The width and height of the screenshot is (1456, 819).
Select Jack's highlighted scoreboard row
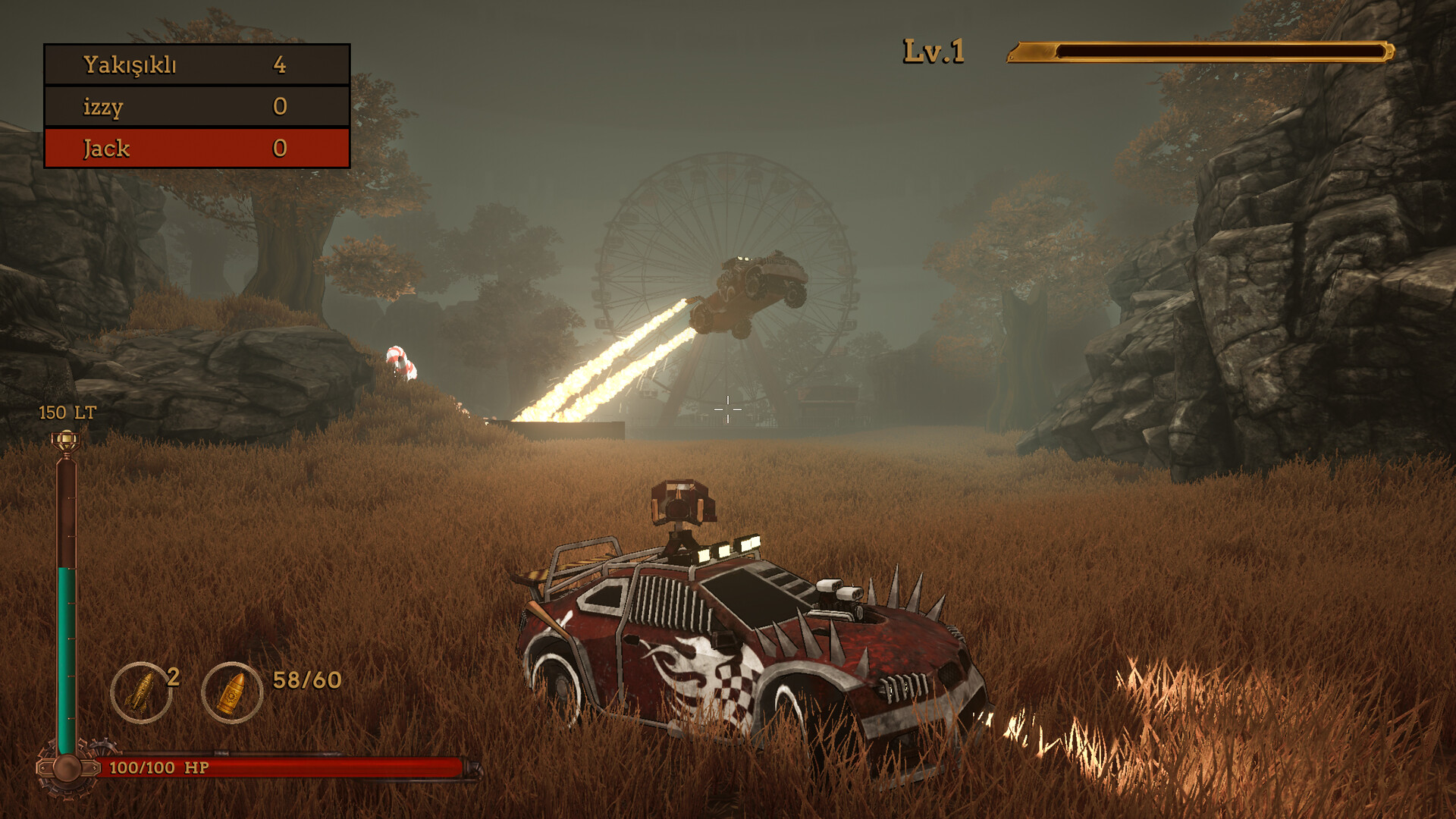click(x=197, y=149)
